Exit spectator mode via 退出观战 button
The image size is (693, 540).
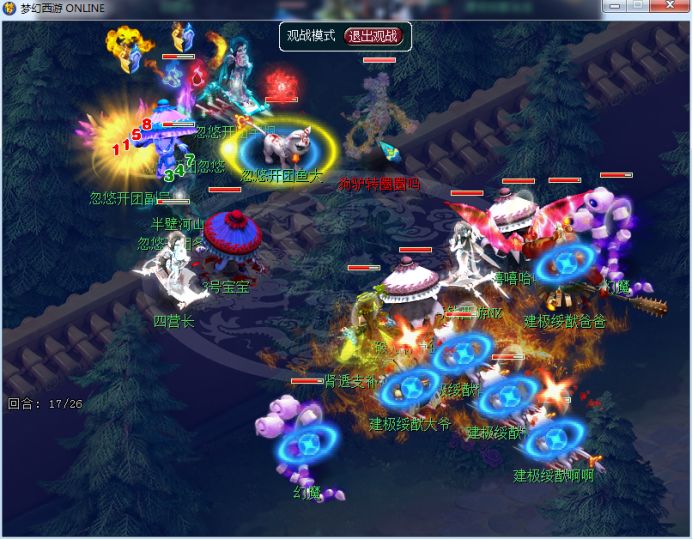point(373,36)
